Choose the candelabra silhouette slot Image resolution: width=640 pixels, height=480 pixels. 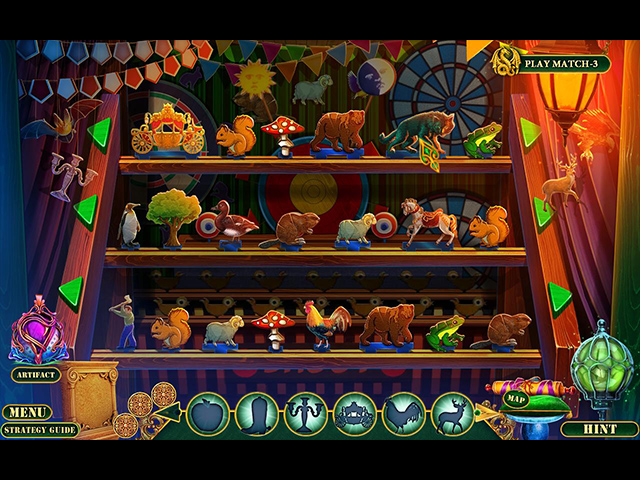(306, 413)
